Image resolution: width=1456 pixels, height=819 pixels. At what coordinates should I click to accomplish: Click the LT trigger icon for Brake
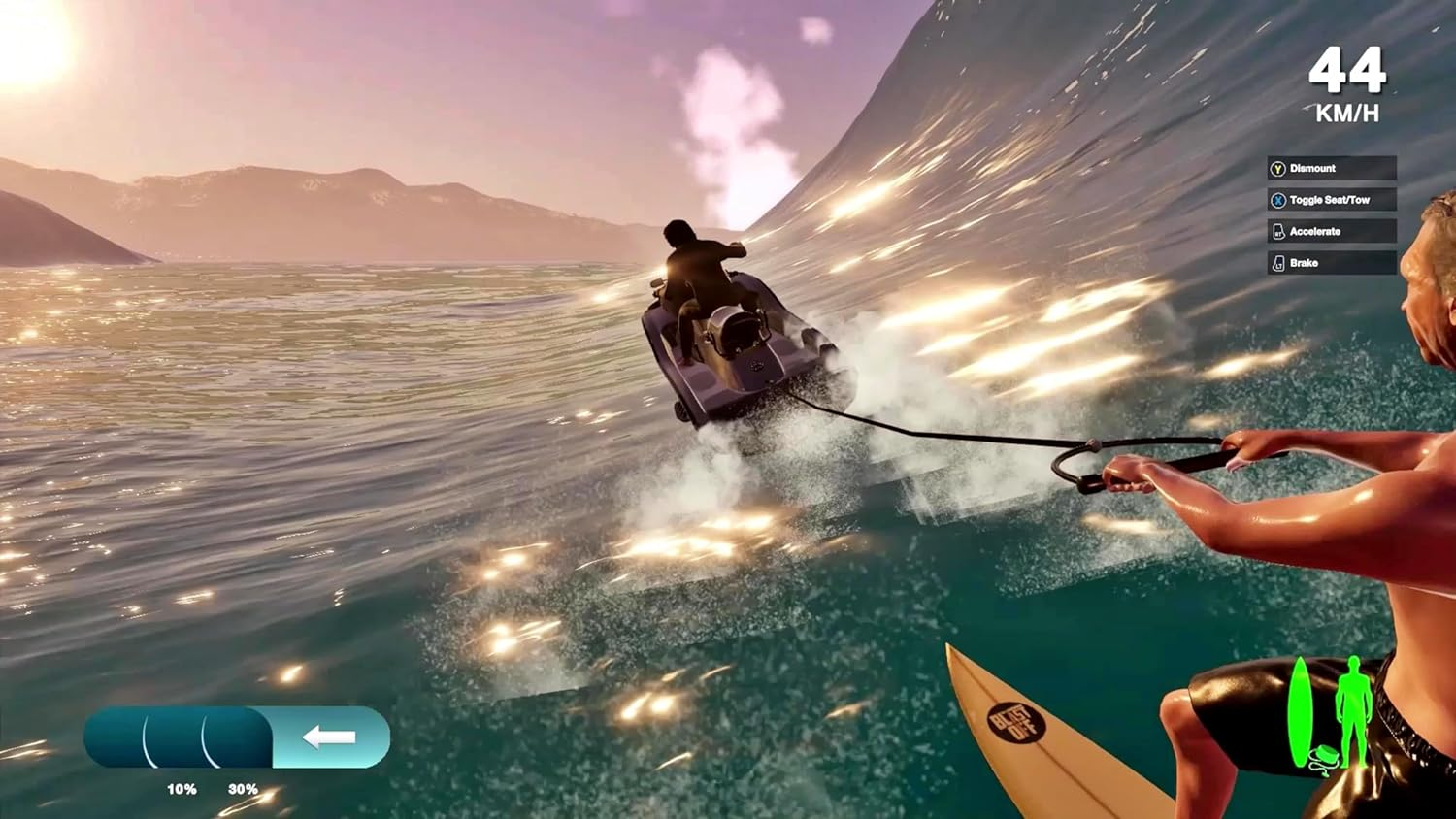[x=1278, y=263]
